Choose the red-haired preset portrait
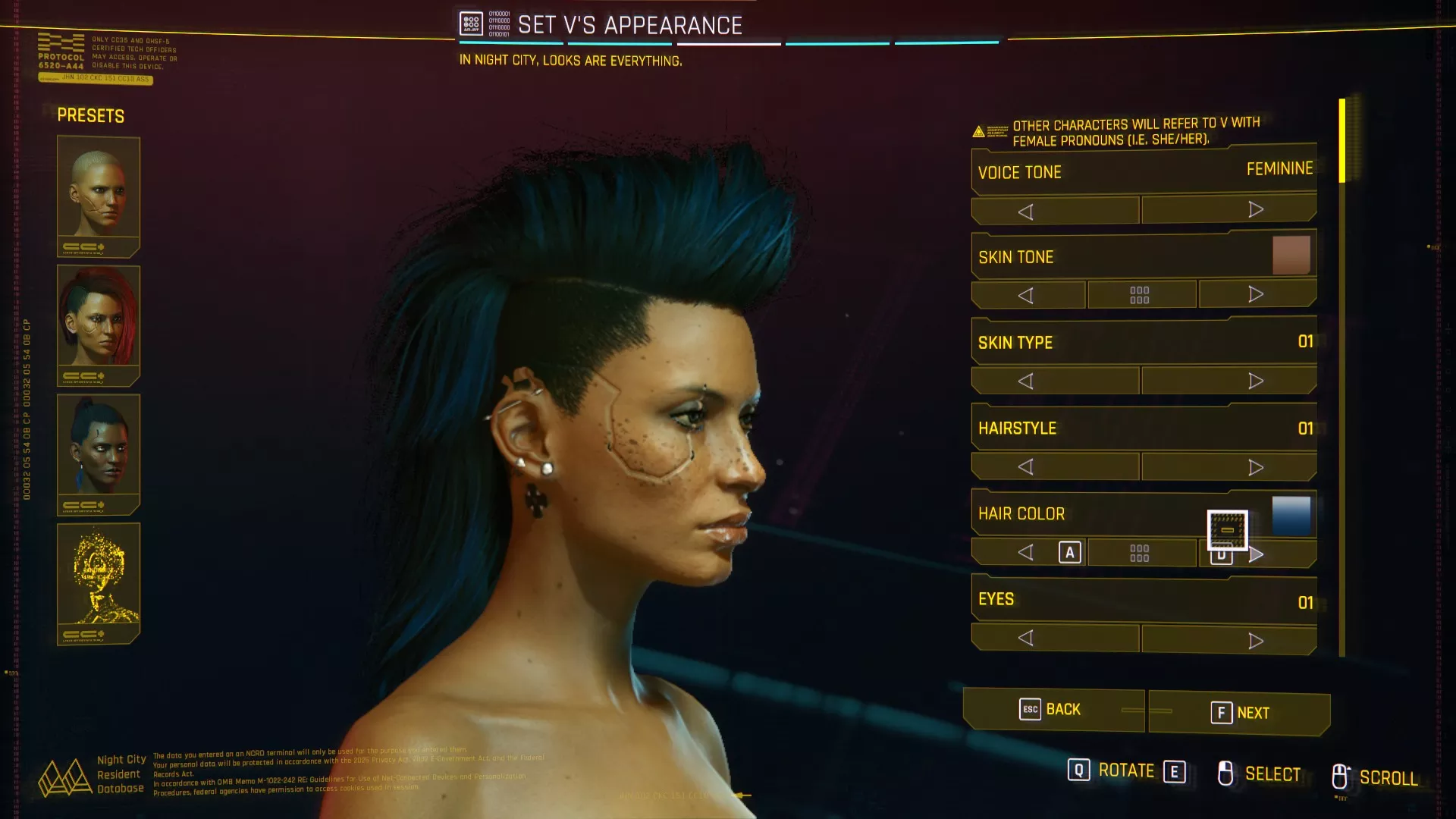 coord(99,325)
